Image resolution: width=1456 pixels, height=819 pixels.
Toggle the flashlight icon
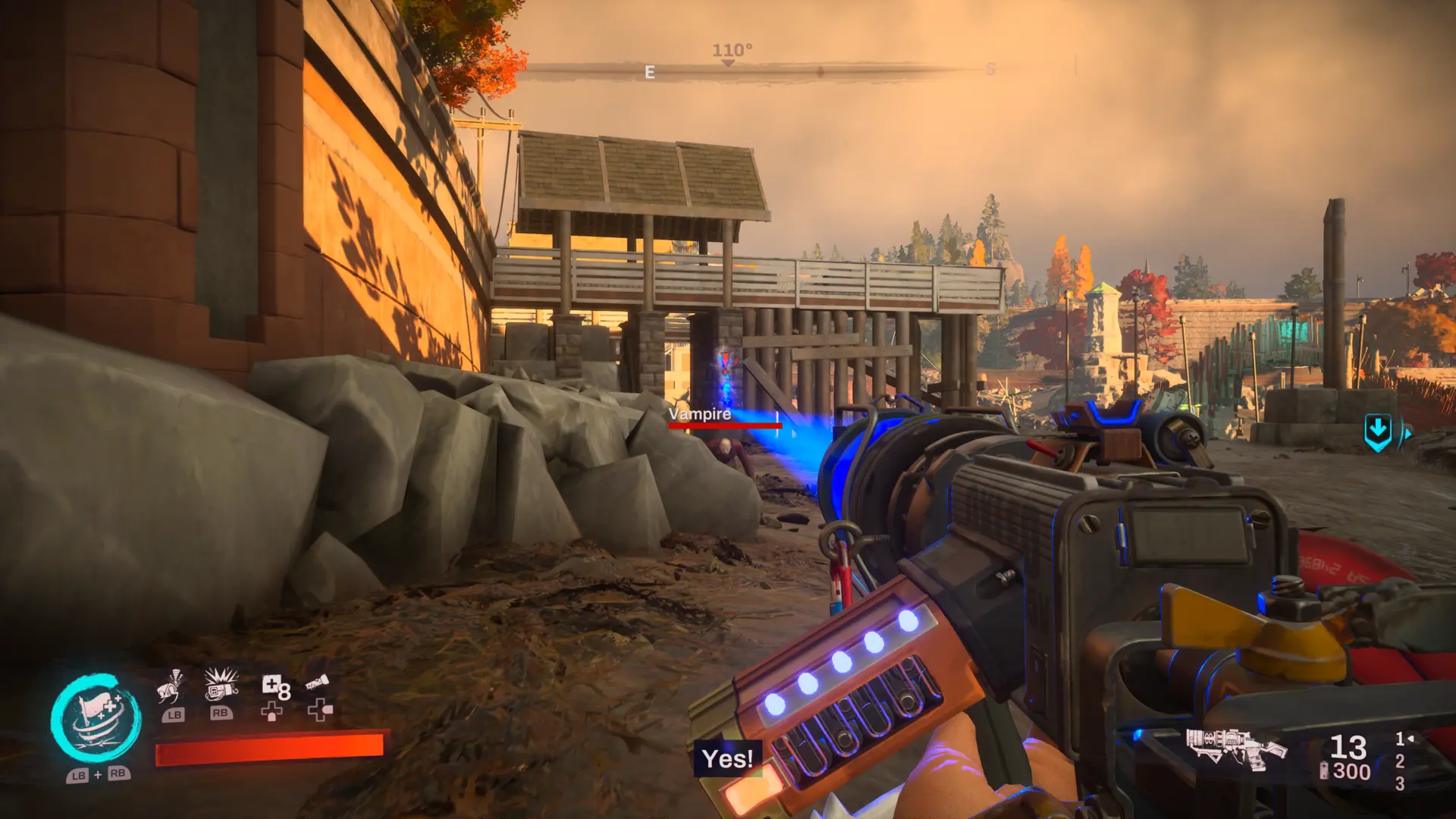click(317, 684)
